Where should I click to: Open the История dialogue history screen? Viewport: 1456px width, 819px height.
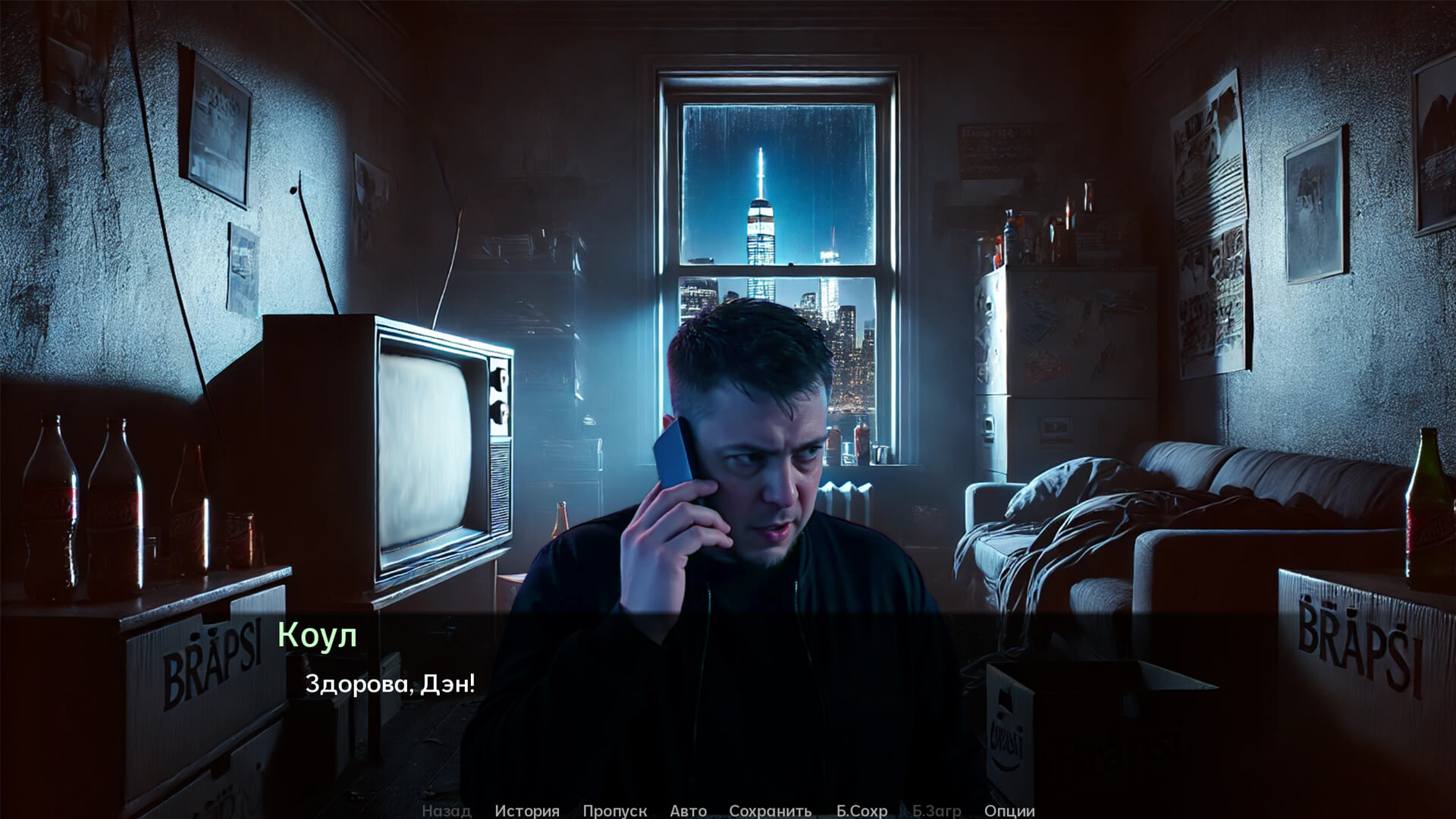tap(529, 811)
